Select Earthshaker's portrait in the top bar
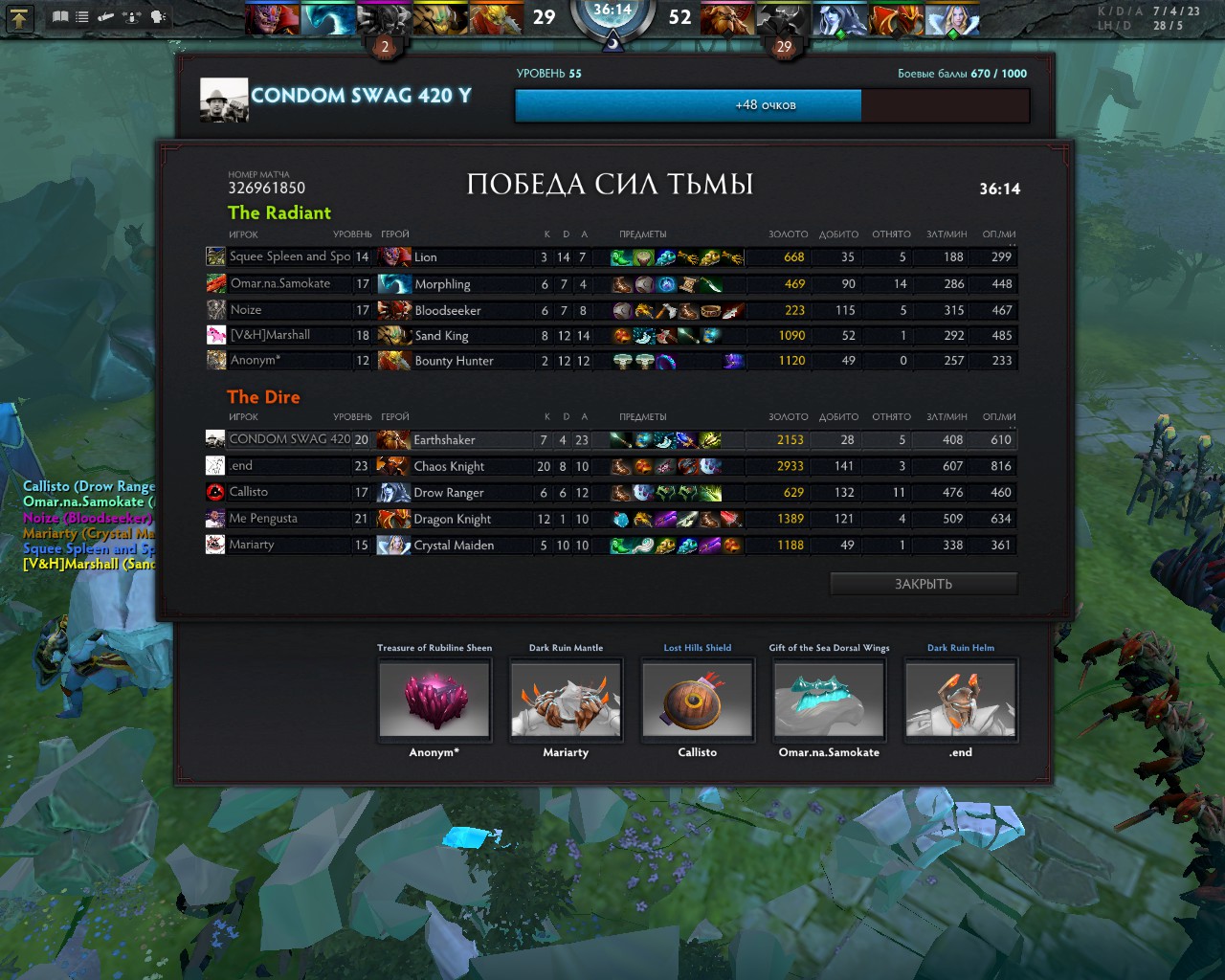The image size is (1225, 980). click(x=727, y=19)
